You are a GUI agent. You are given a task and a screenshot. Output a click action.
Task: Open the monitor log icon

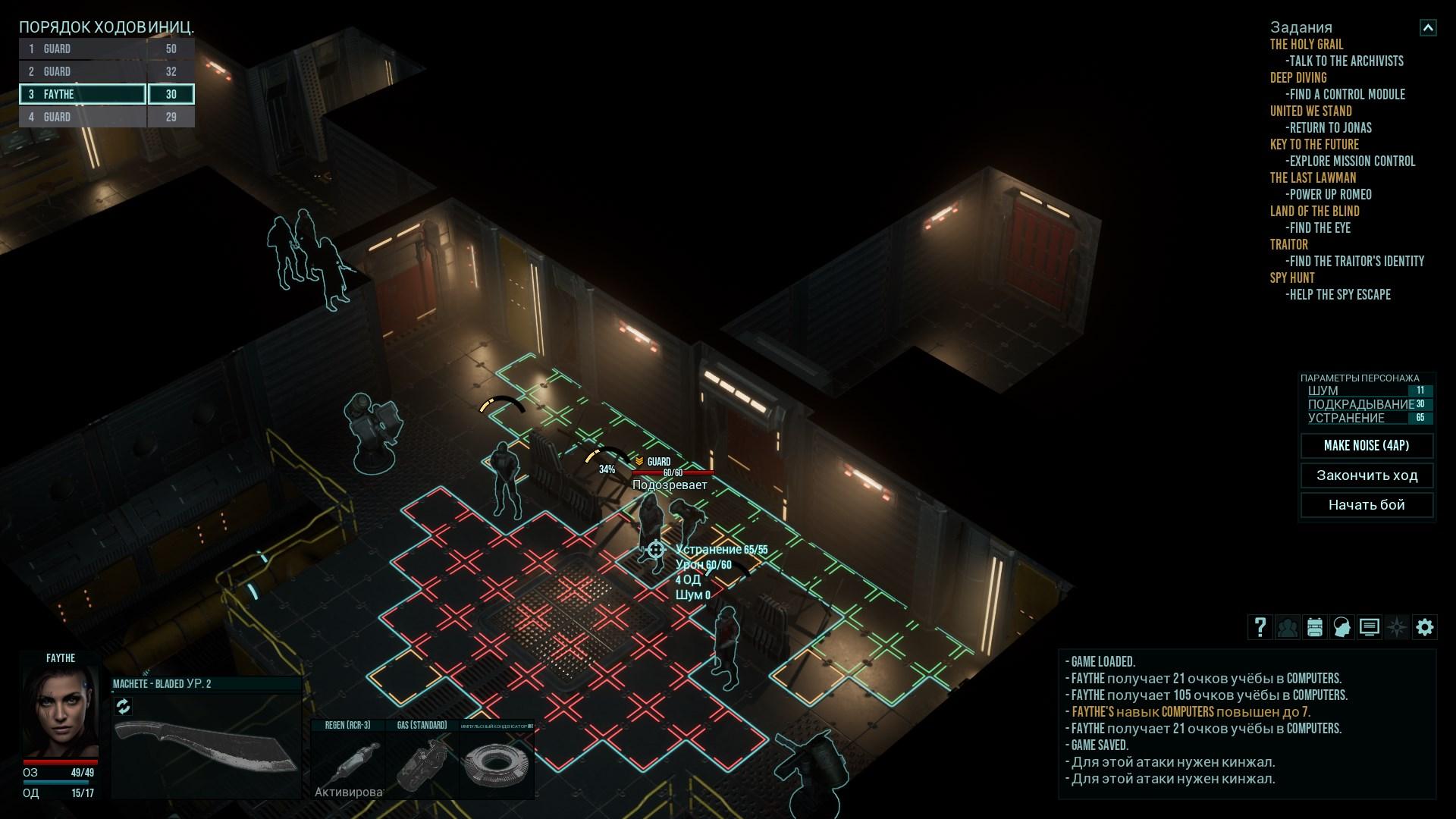[1370, 627]
